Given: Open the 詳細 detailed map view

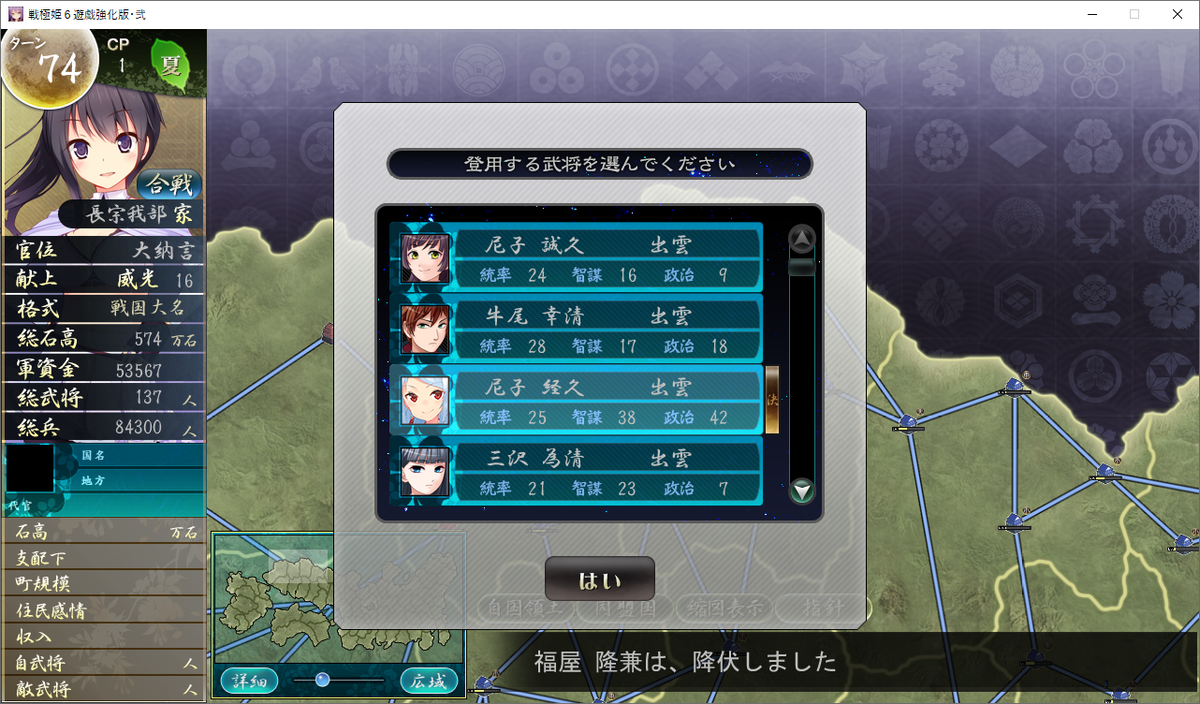Looking at the screenshot, I should pos(249,681).
